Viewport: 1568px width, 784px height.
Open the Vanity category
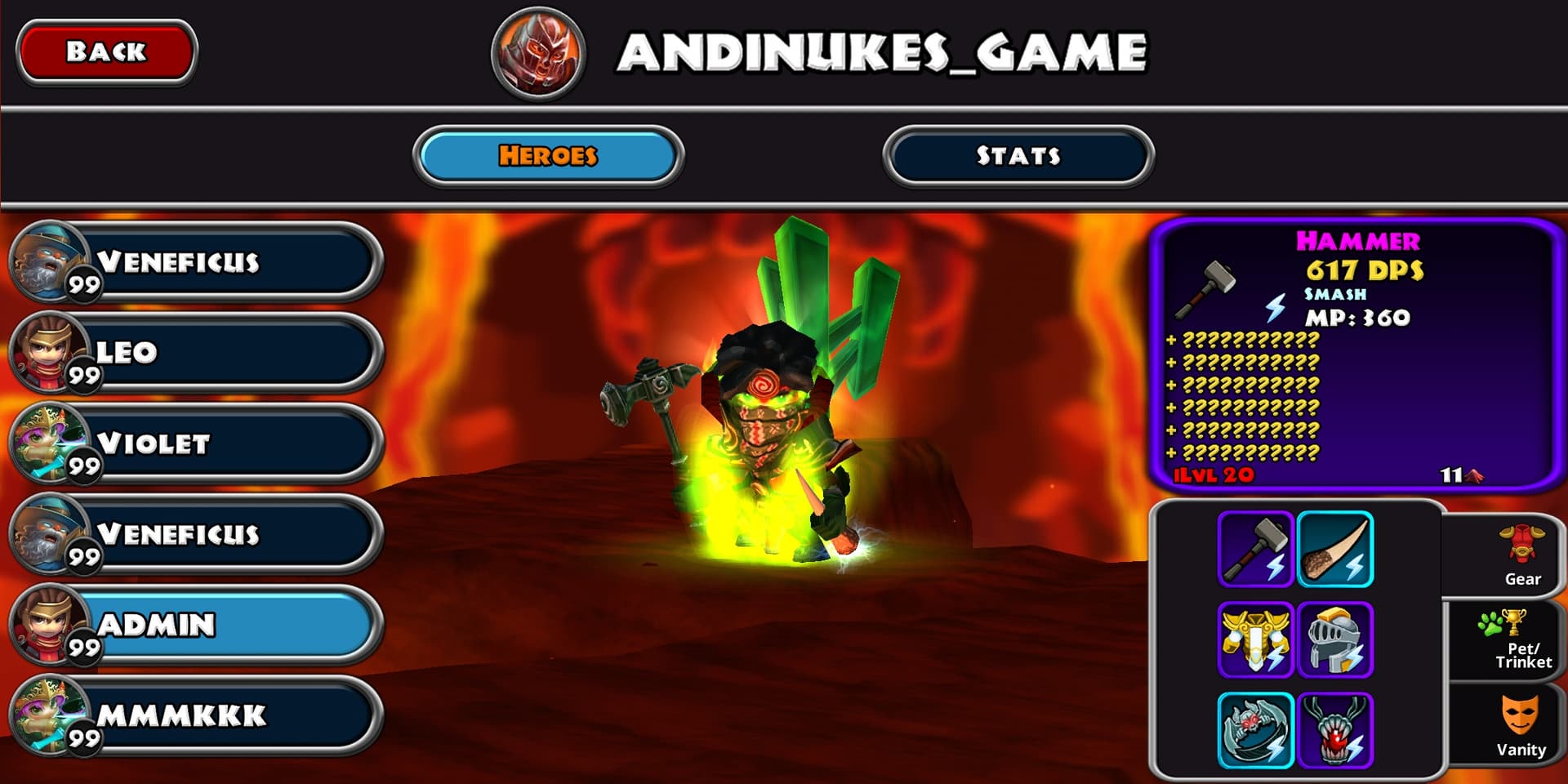click(x=1520, y=725)
